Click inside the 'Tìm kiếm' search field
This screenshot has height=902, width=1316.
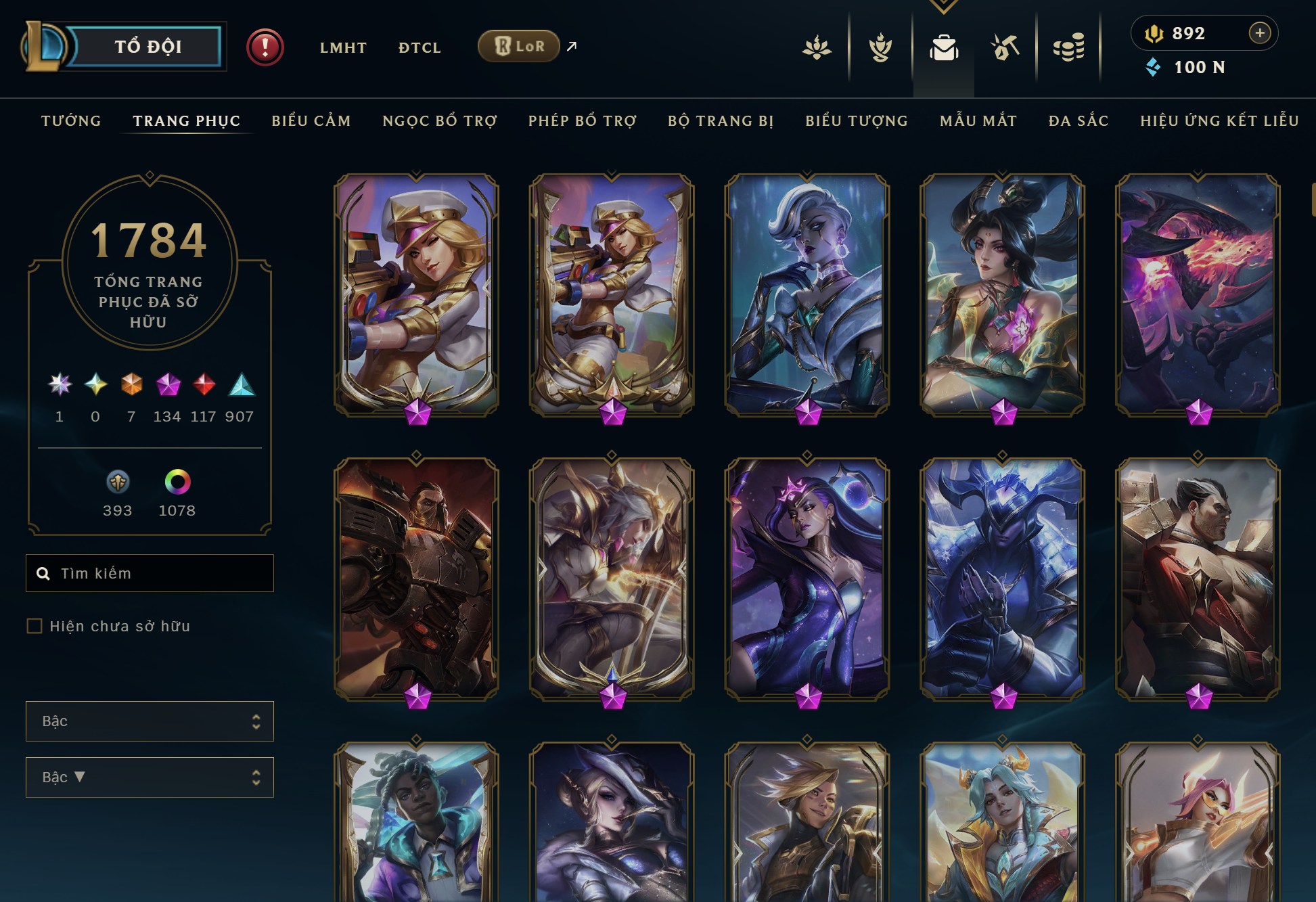[149, 572]
